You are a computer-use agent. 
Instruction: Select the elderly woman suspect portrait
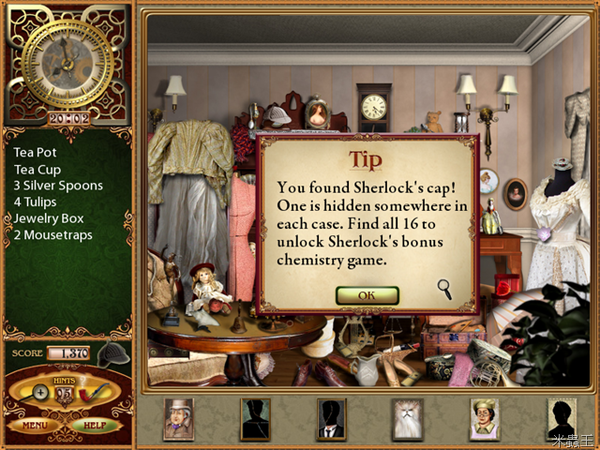pos(484,419)
